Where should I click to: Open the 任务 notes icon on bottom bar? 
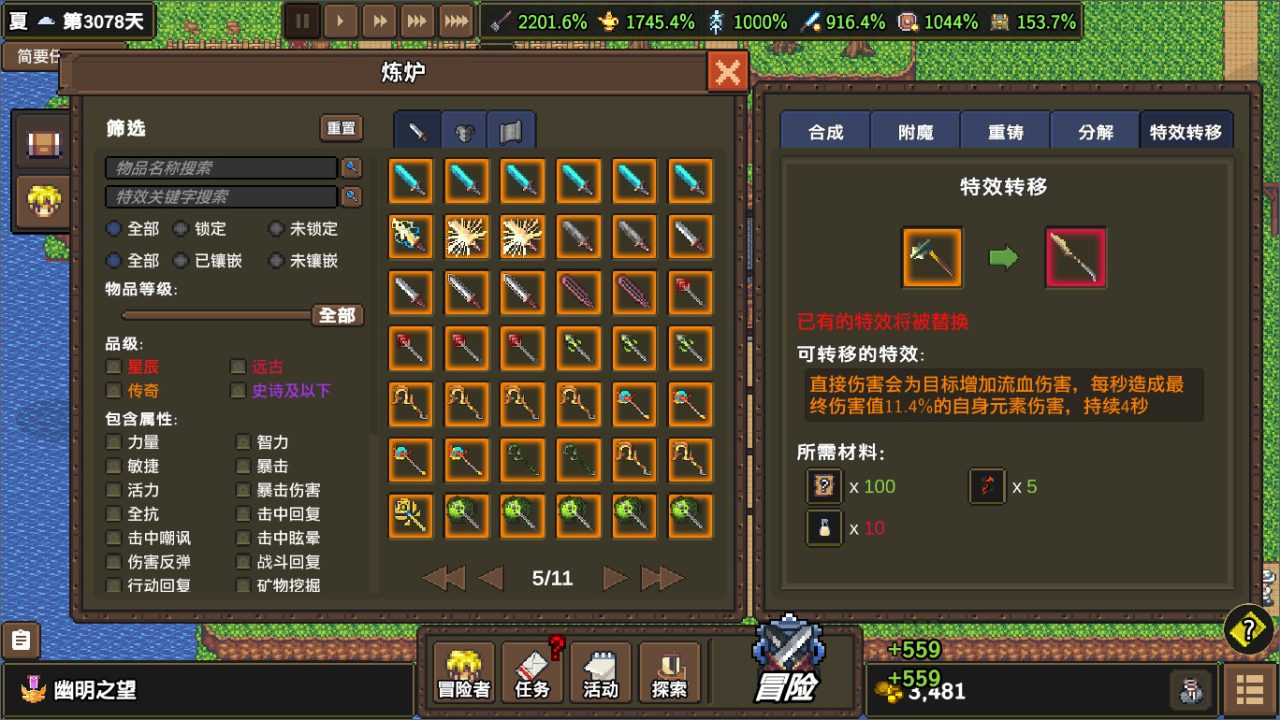(532, 672)
